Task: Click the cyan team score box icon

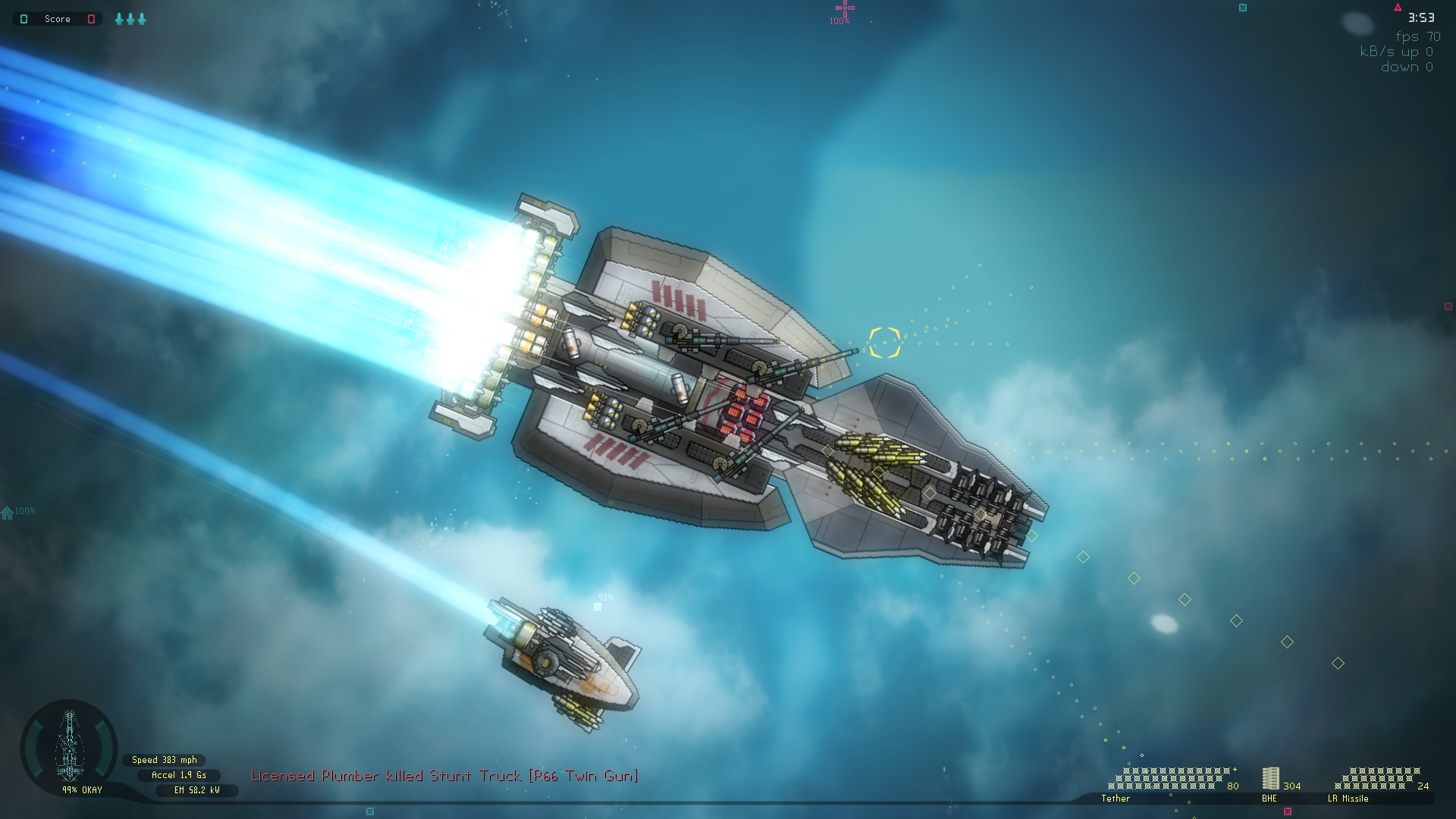Action: pos(24,19)
